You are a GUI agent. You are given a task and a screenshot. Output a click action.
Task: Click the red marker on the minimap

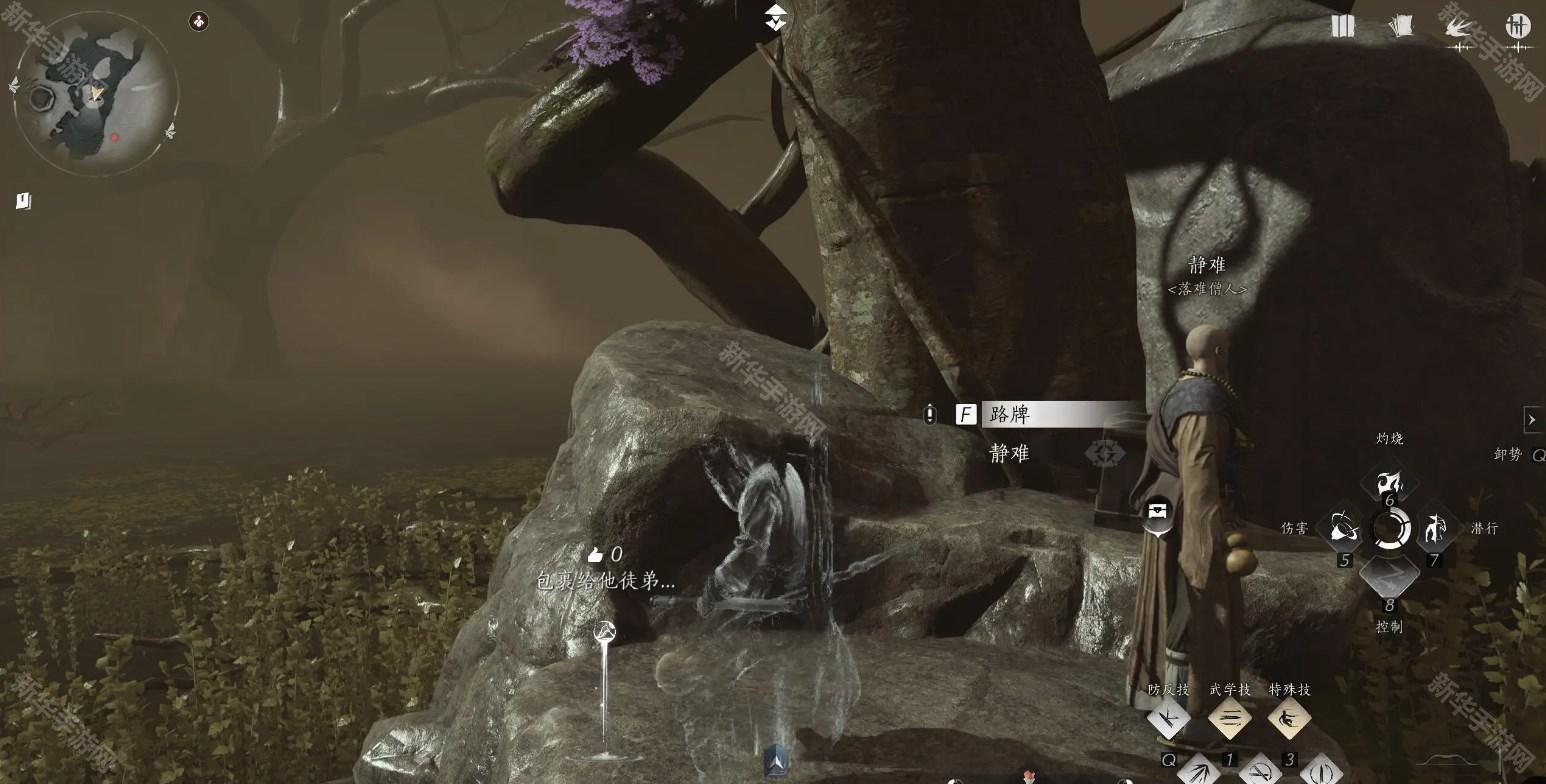(x=115, y=138)
